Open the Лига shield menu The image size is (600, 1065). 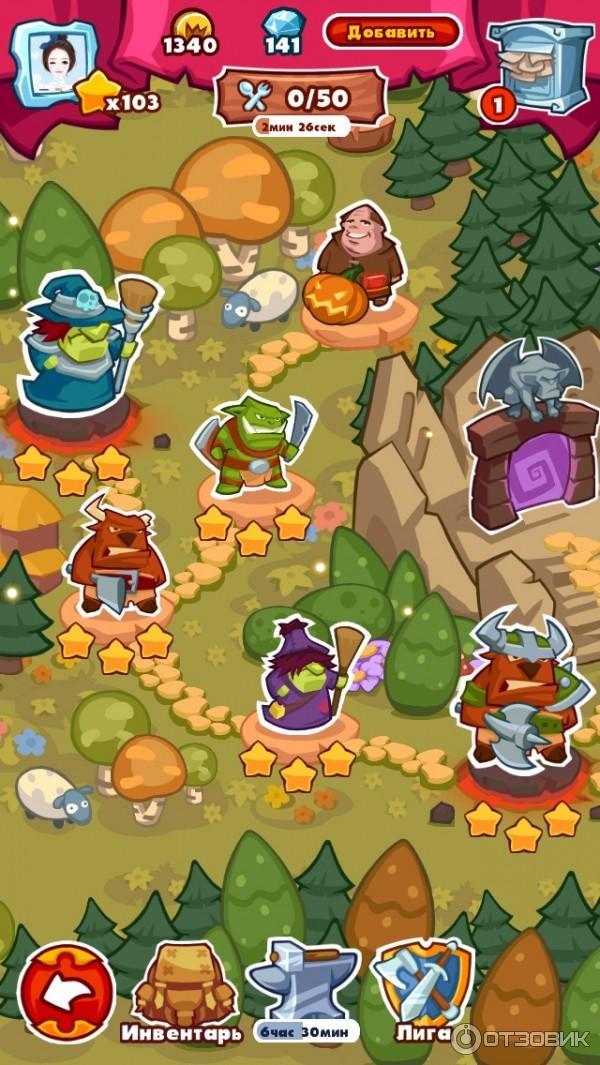coord(422,984)
